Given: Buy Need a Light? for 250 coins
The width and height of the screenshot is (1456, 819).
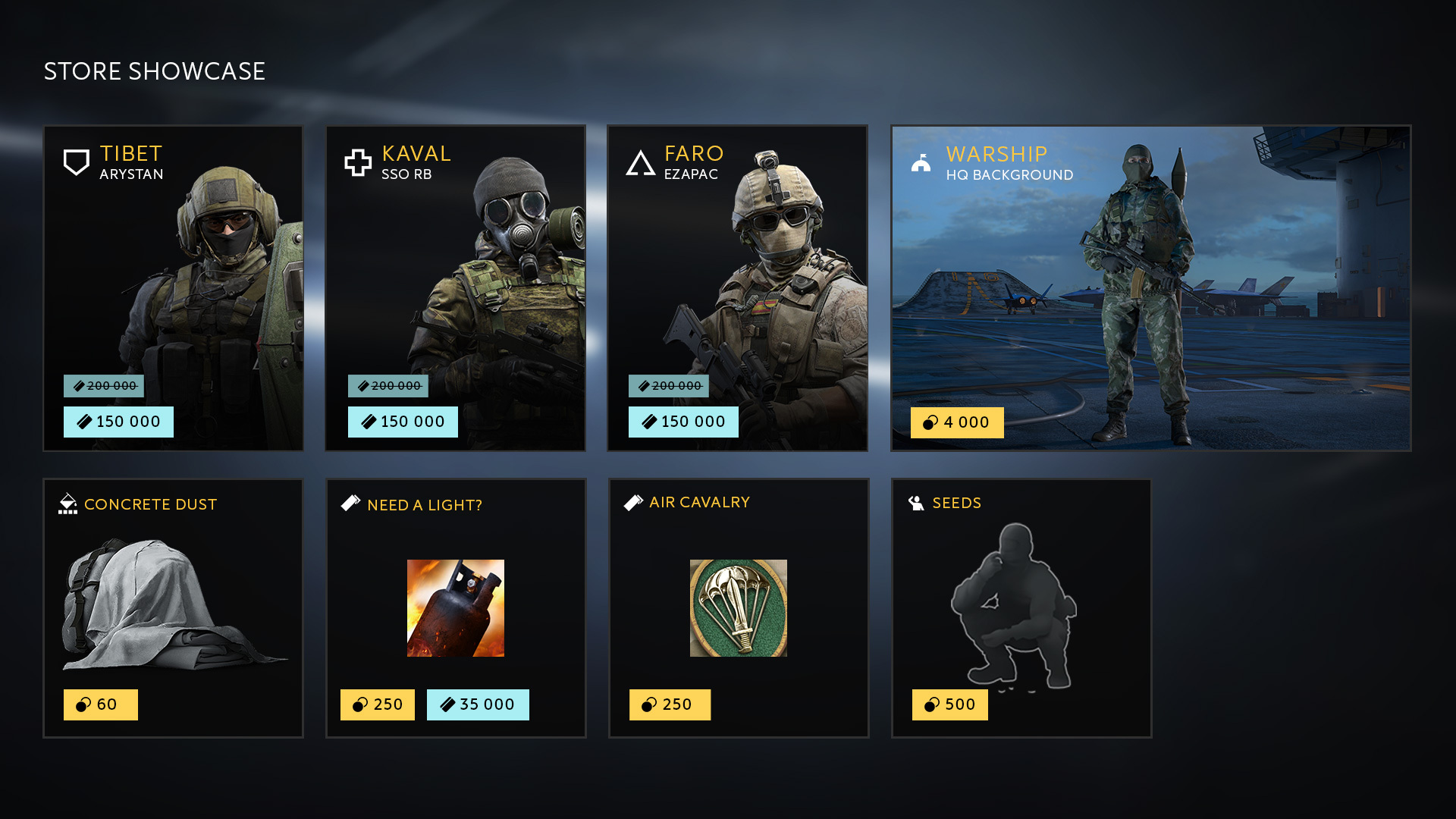Looking at the screenshot, I should click(378, 704).
